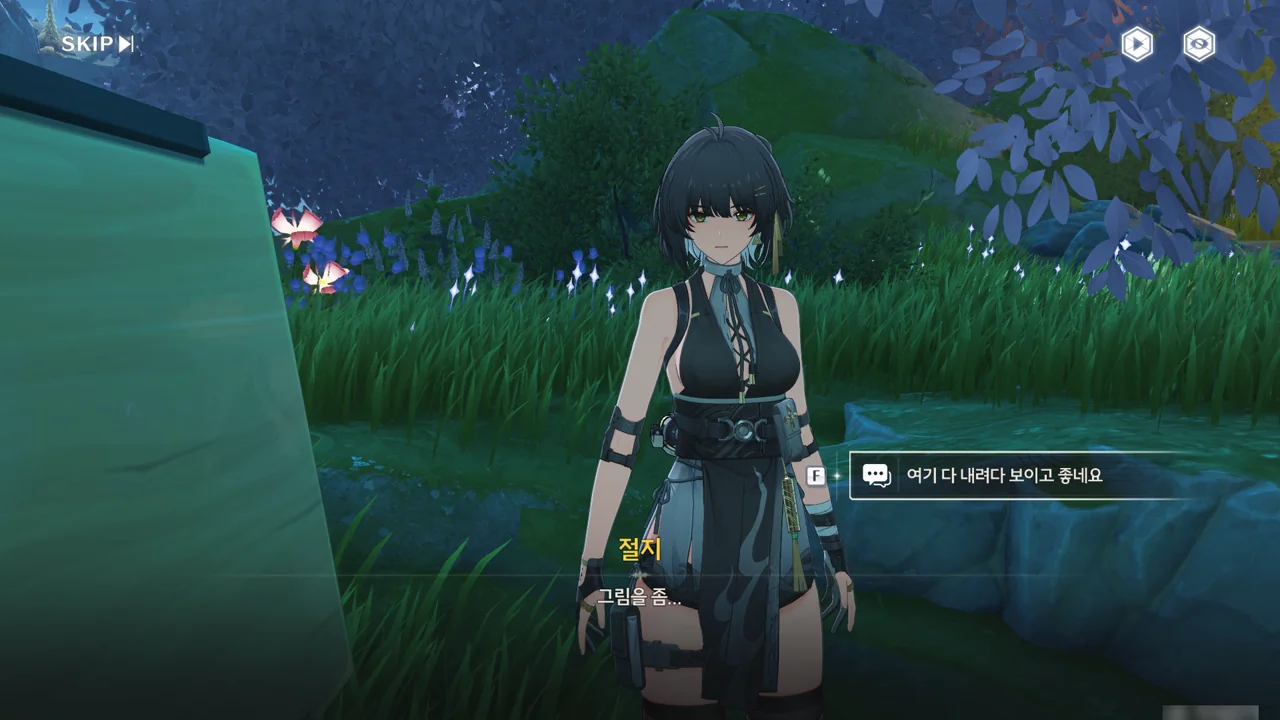Skip the cutscene with SKIP button

[97, 44]
